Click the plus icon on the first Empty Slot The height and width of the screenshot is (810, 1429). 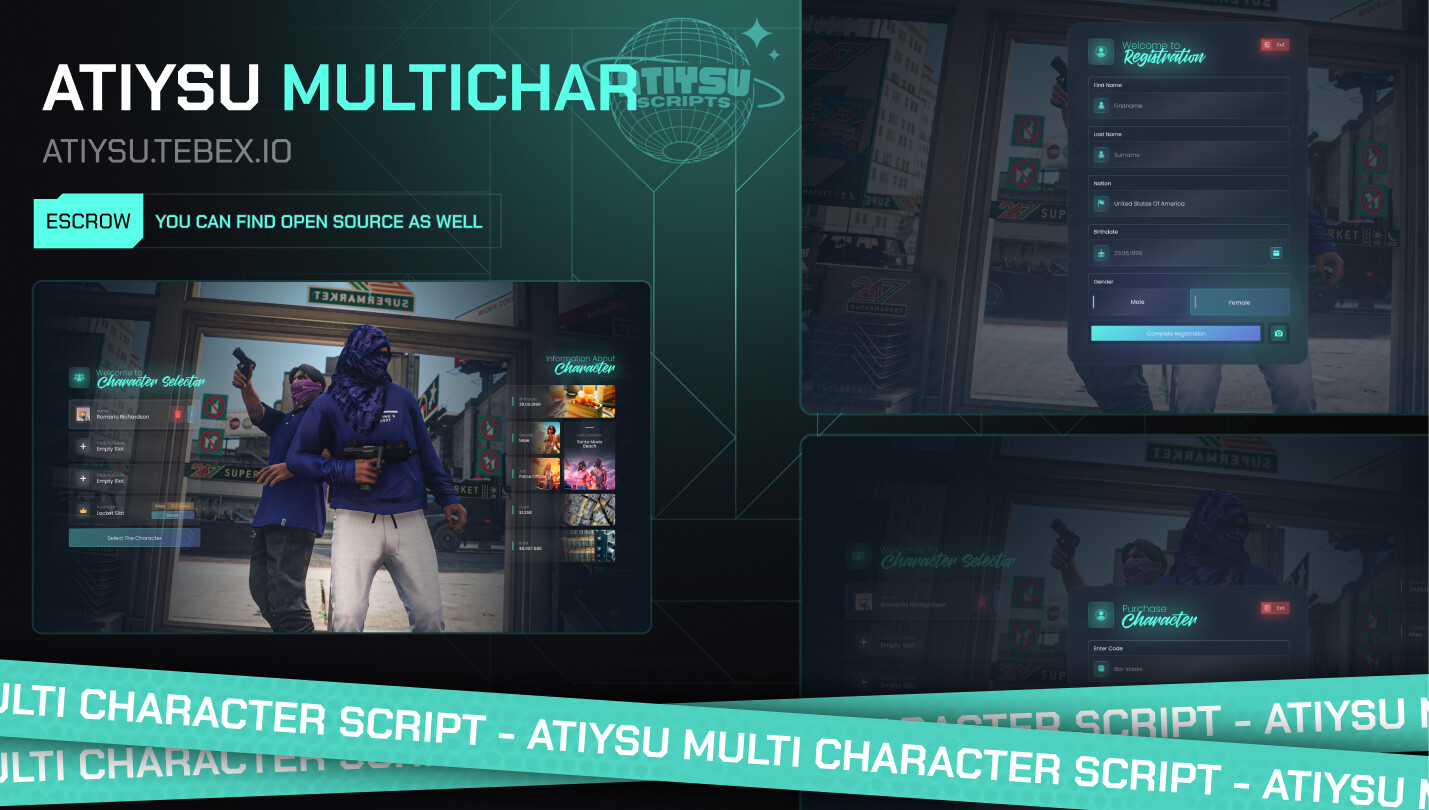pos(83,446)
